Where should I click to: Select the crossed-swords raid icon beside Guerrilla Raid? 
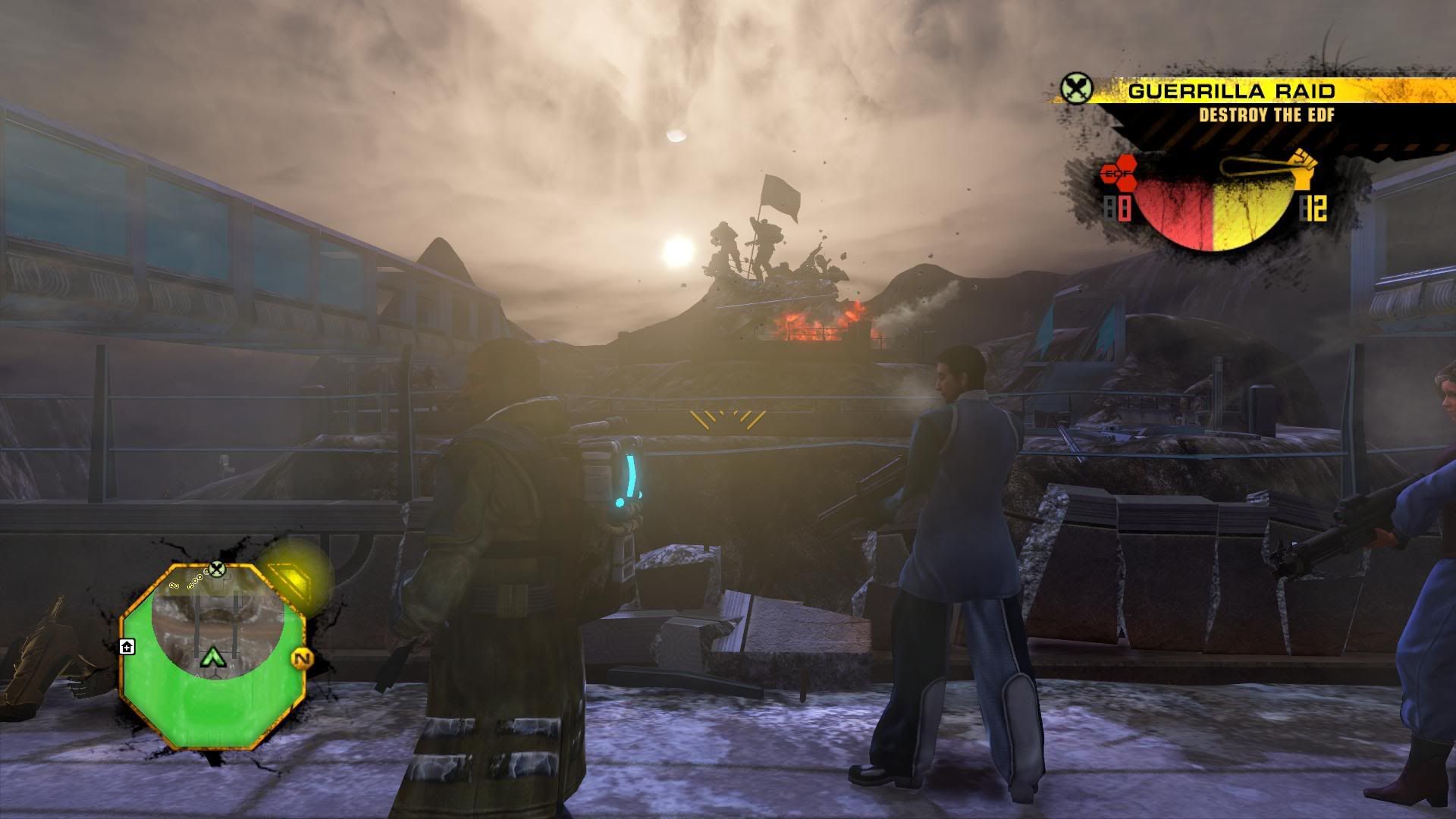[1075, 90]
